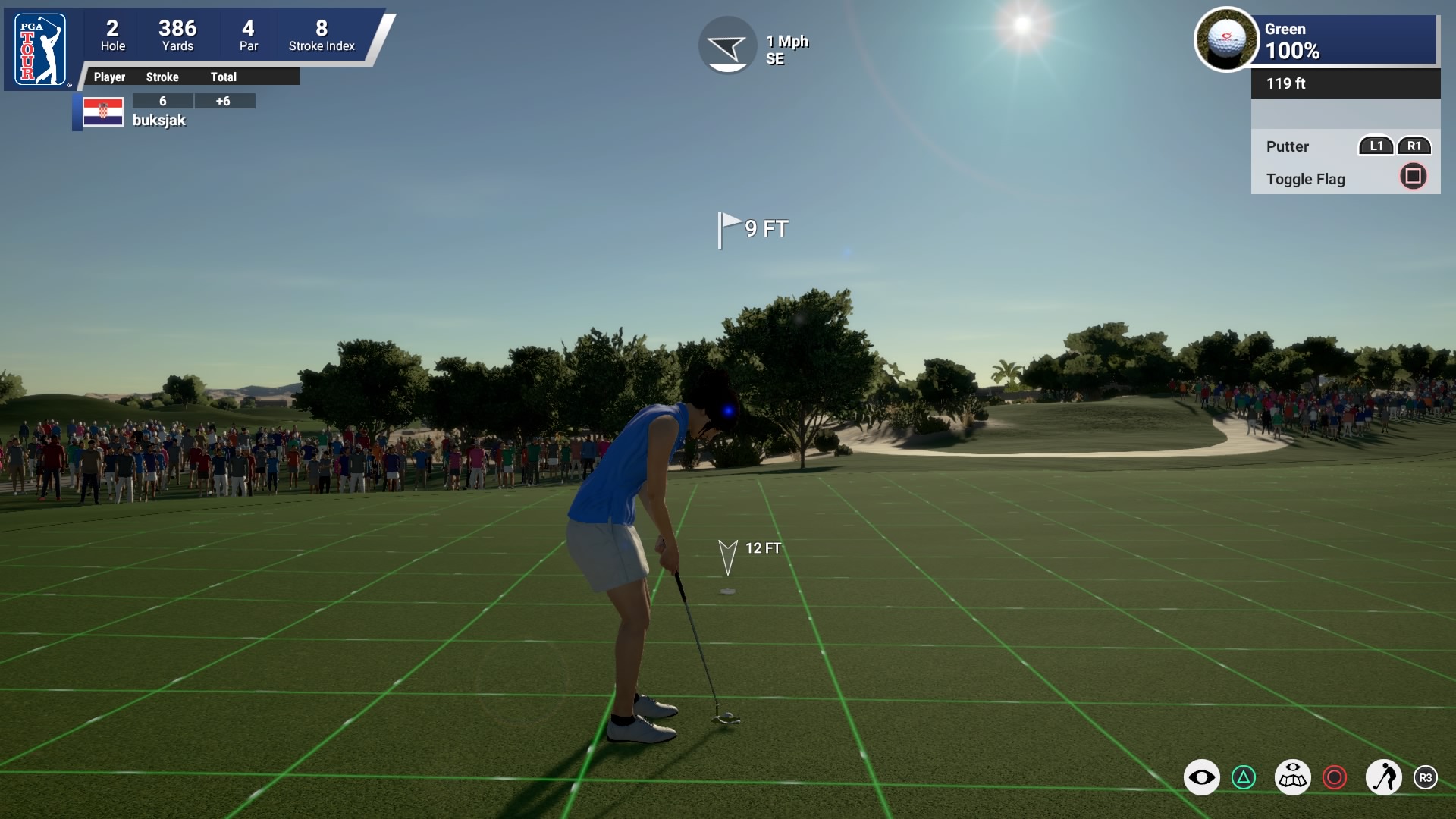Select the wind direction indicator
This screenshot has width=1456, height=819.
[727, 45]
